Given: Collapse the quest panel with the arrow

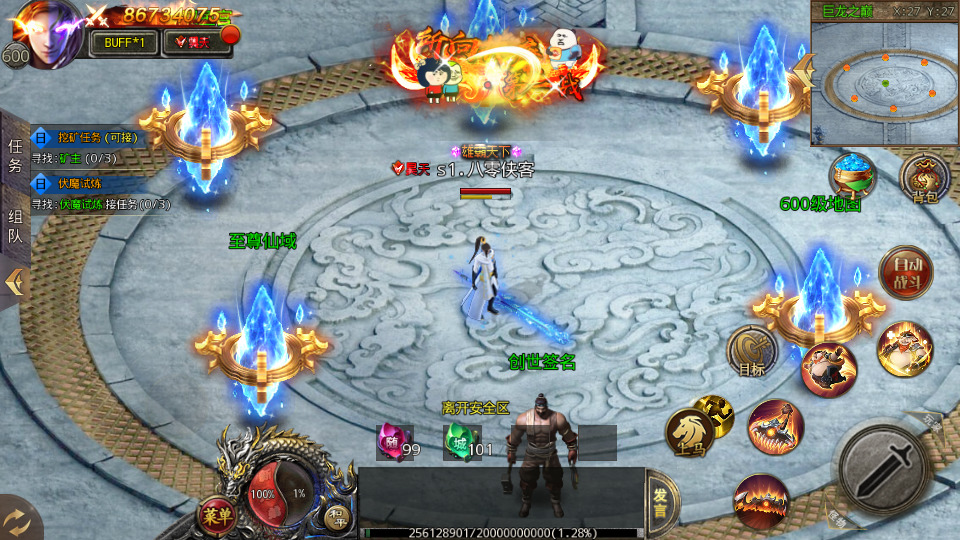Looking at the screenshot, I should (15, 283).
